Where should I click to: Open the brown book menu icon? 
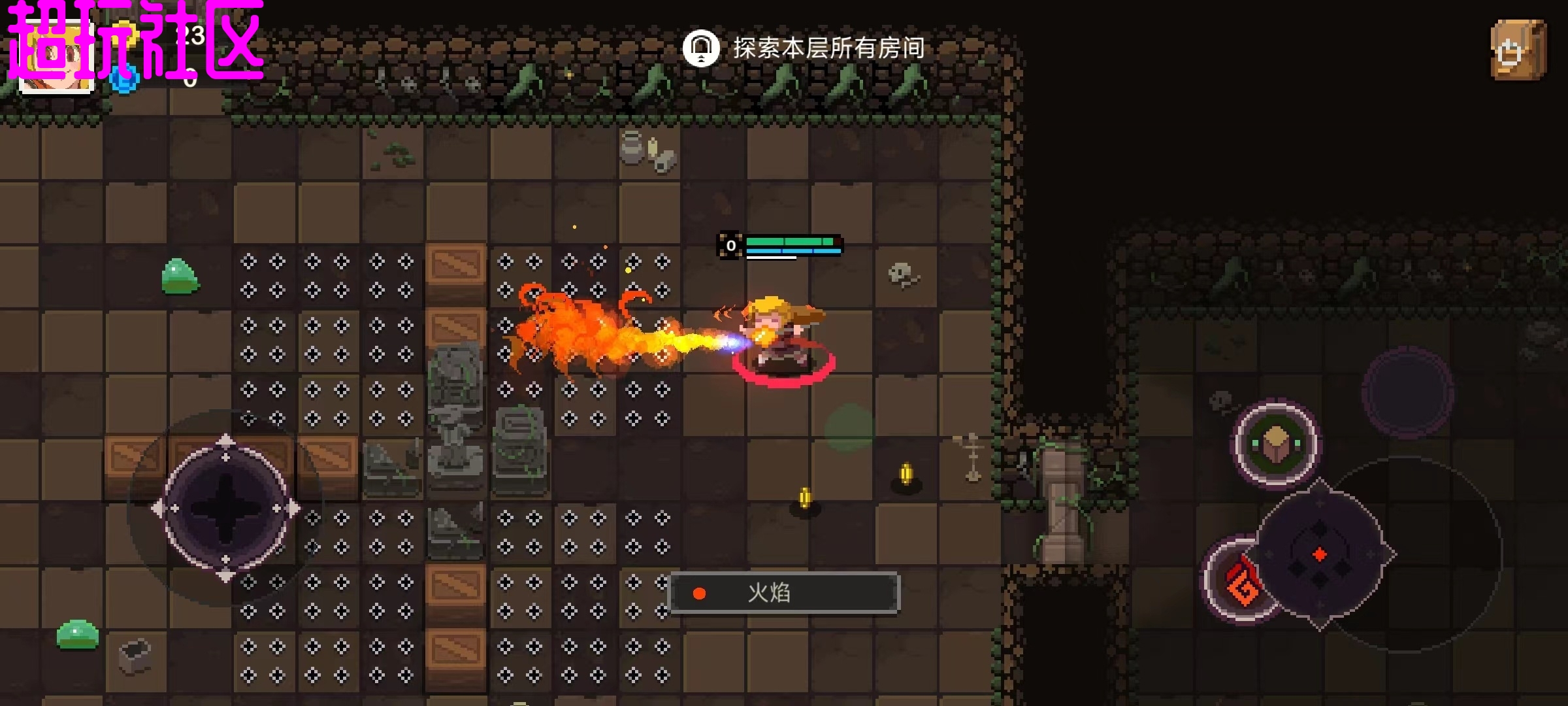tap(1518, 50)
